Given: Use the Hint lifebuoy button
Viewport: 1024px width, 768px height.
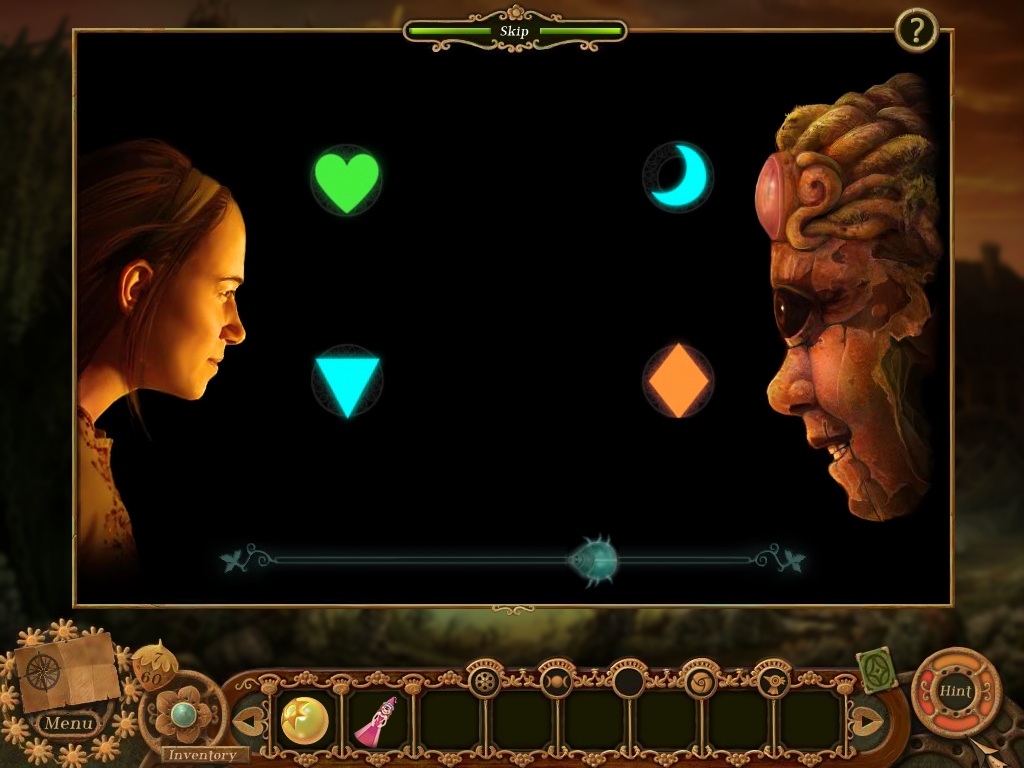Looking at the screenshot, I should (x=956, y=691).
